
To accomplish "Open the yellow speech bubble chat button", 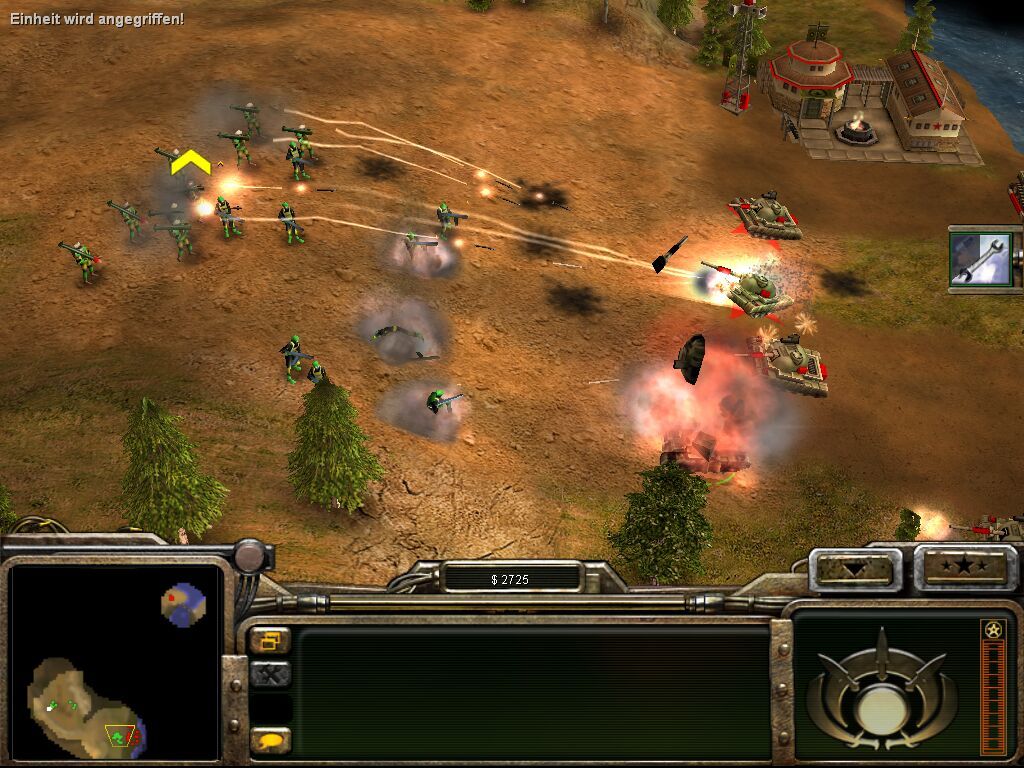I will tap(270, 741).
